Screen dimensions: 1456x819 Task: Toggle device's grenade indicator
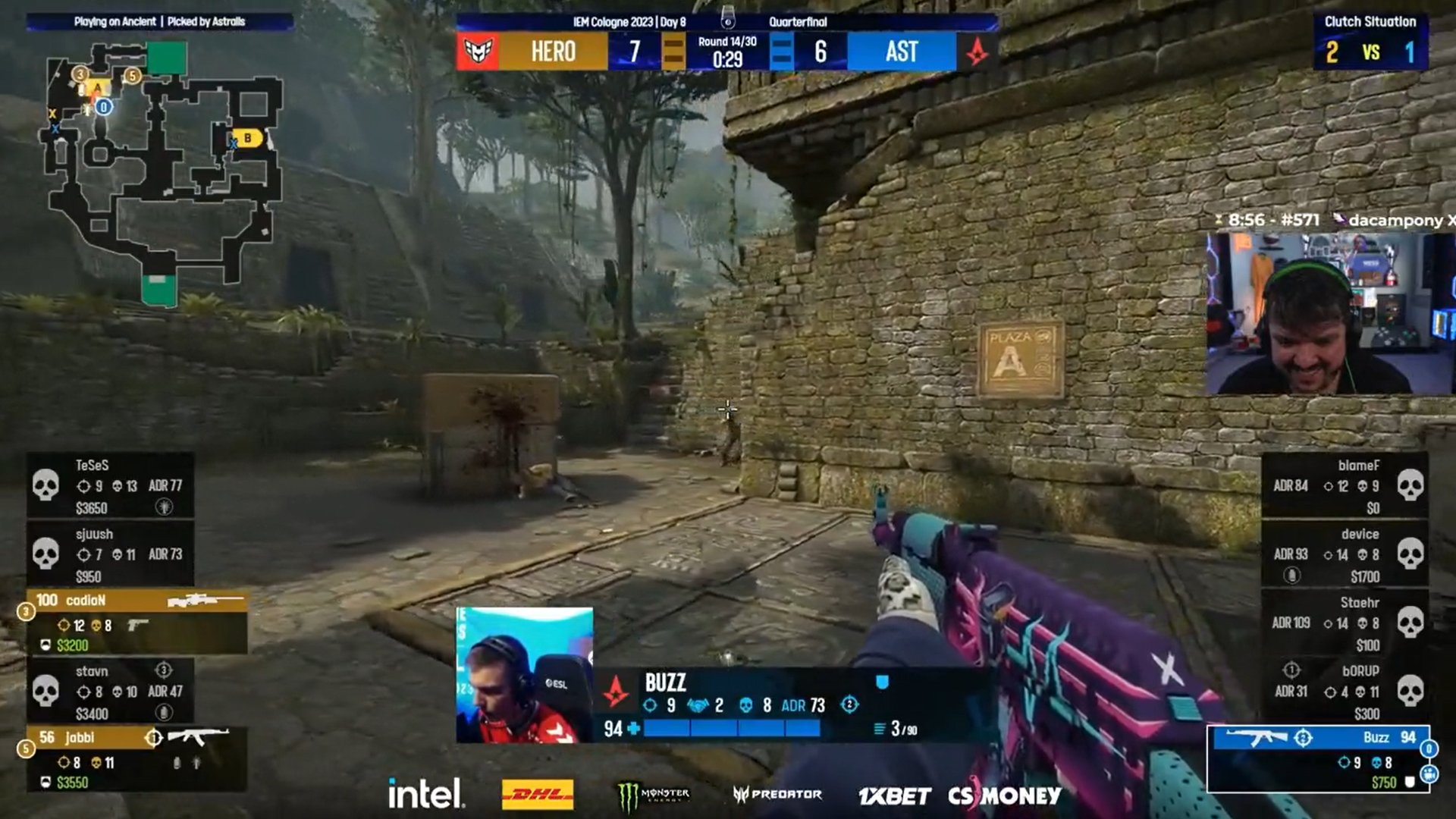click(x=1292, y=574)
